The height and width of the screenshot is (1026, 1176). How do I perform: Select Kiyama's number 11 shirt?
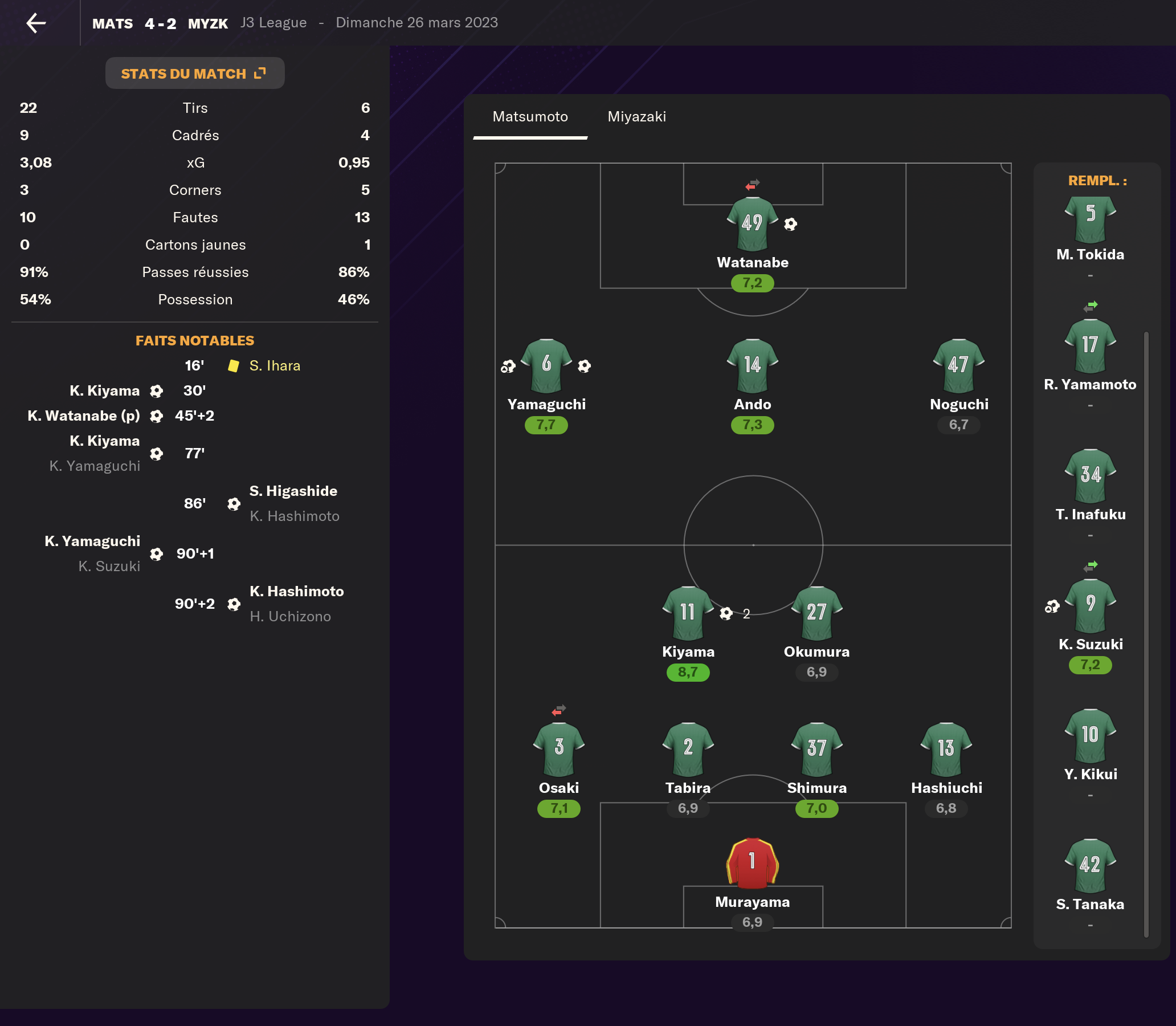click(x=688, y=613)
